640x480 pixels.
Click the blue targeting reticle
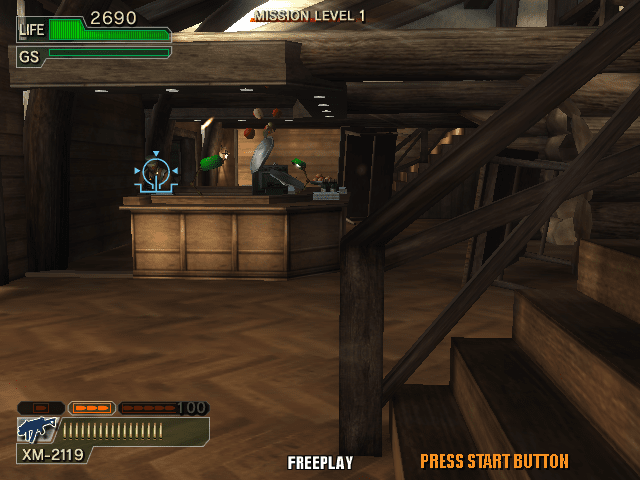point(156,174)
